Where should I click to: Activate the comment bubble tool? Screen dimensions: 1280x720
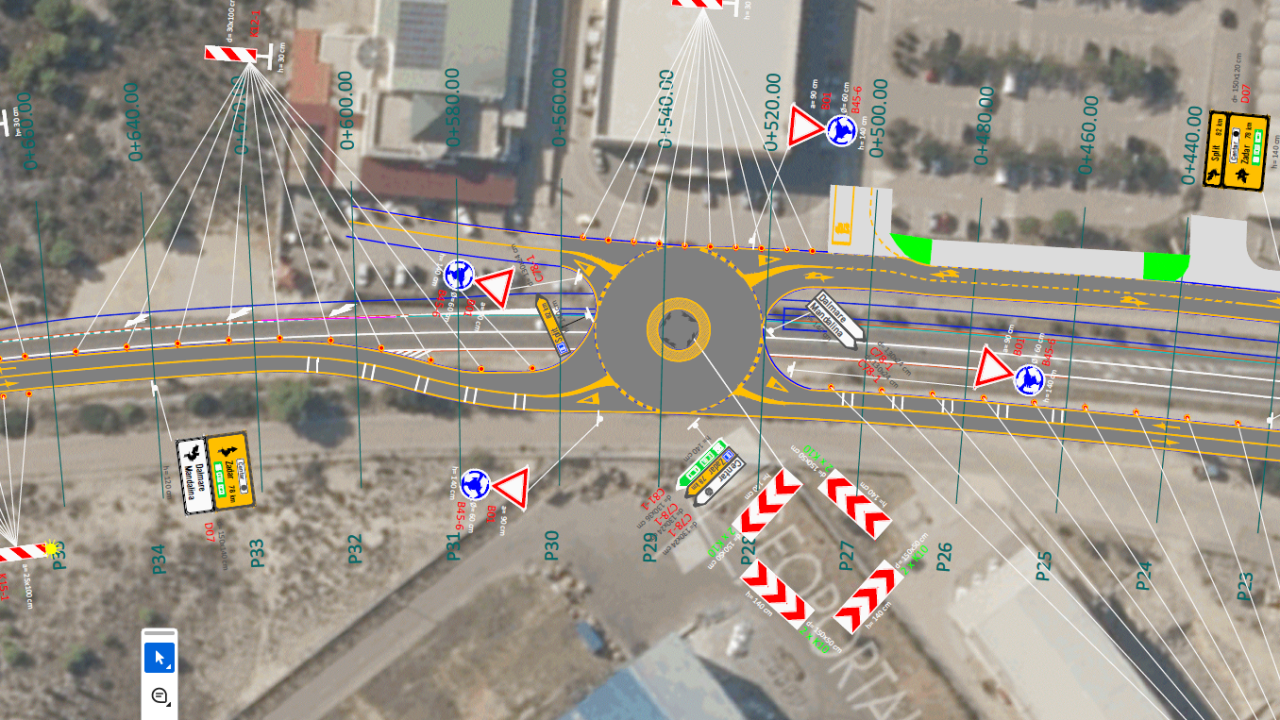click(x=159, y=695)
